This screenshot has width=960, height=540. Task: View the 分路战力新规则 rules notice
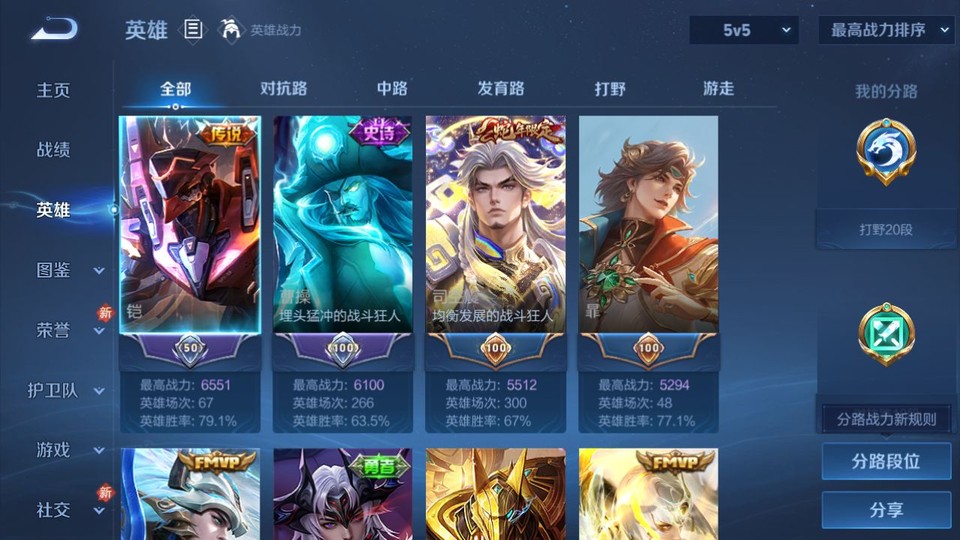point(886,419)
